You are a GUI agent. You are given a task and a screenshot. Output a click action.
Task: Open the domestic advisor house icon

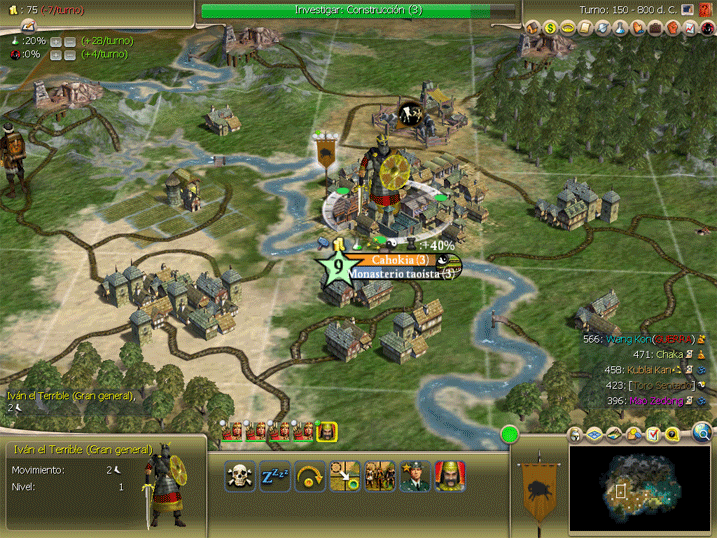tap(533, 28)
